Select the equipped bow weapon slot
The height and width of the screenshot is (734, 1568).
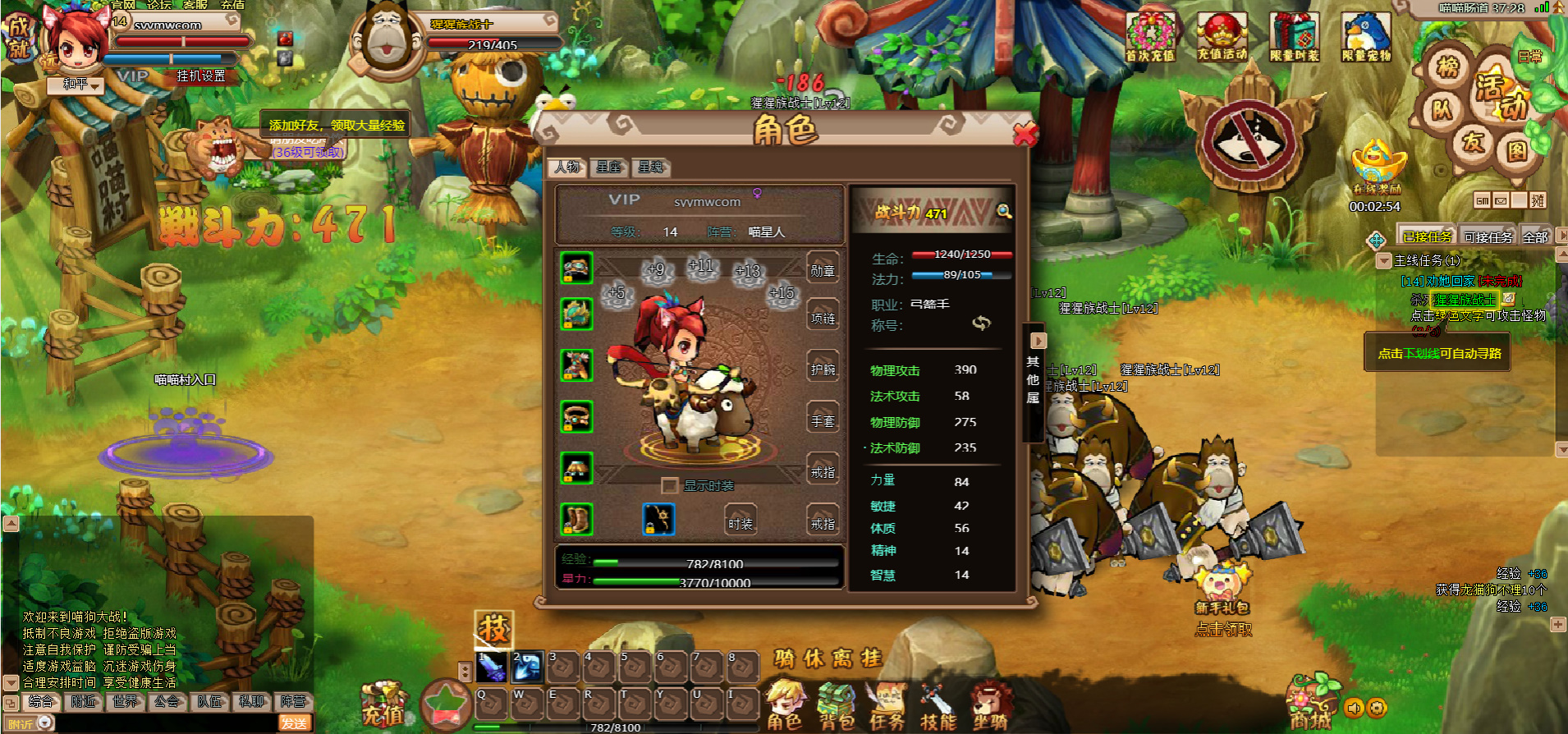(x=658, y=520)
